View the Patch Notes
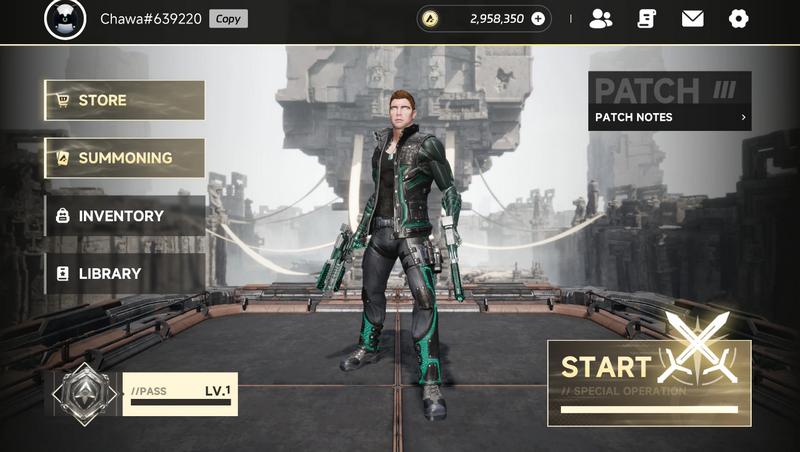 tap(669, 117)
